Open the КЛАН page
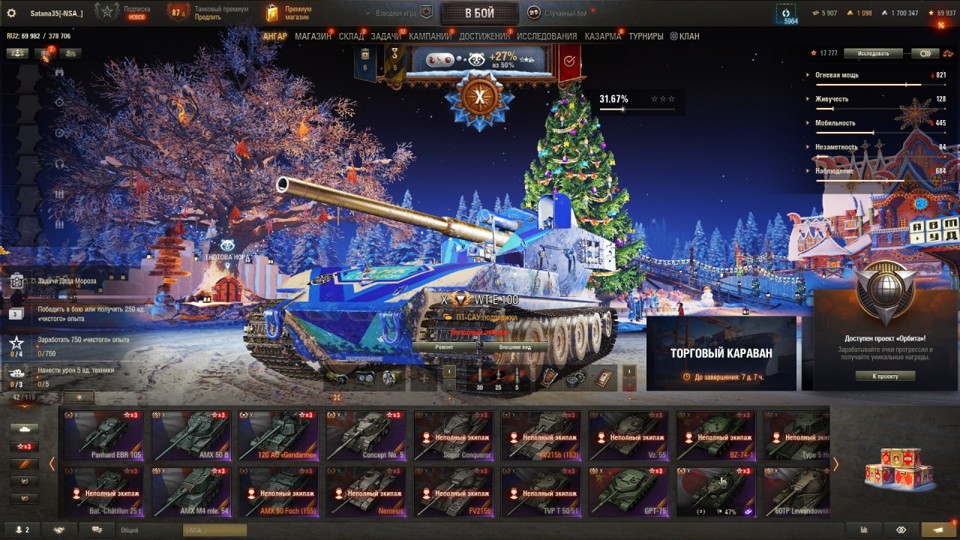 point(685,37)
